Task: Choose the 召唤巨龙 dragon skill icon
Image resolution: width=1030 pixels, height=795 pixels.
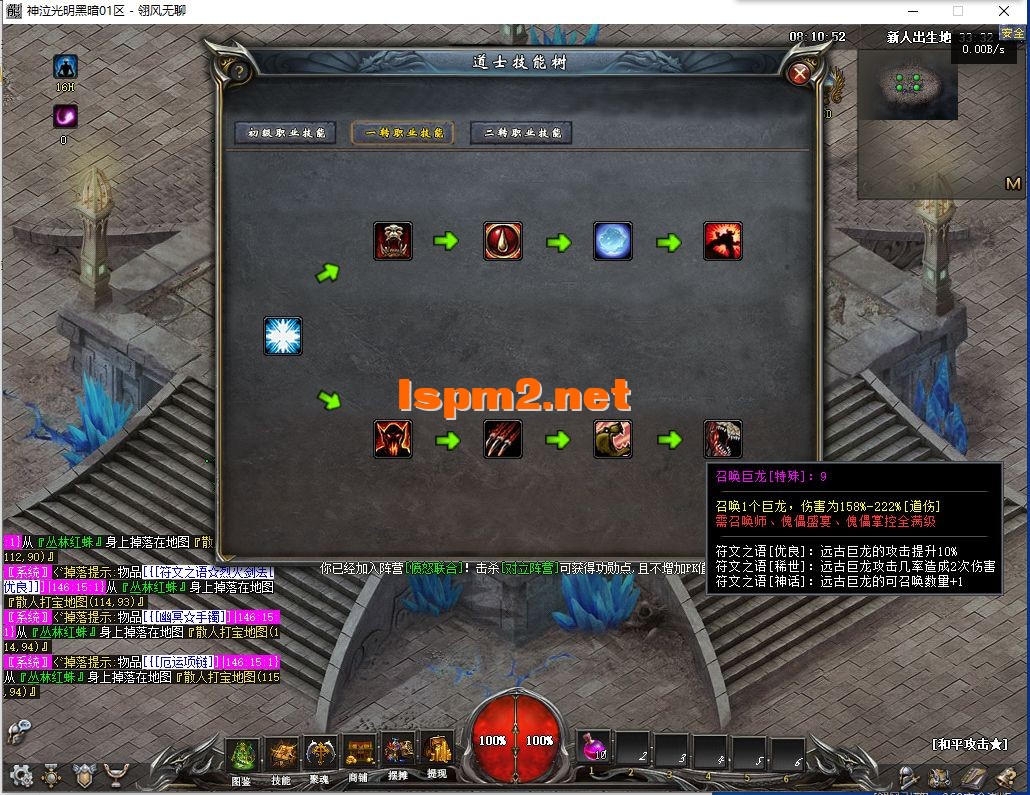Action: coord(723,439)
